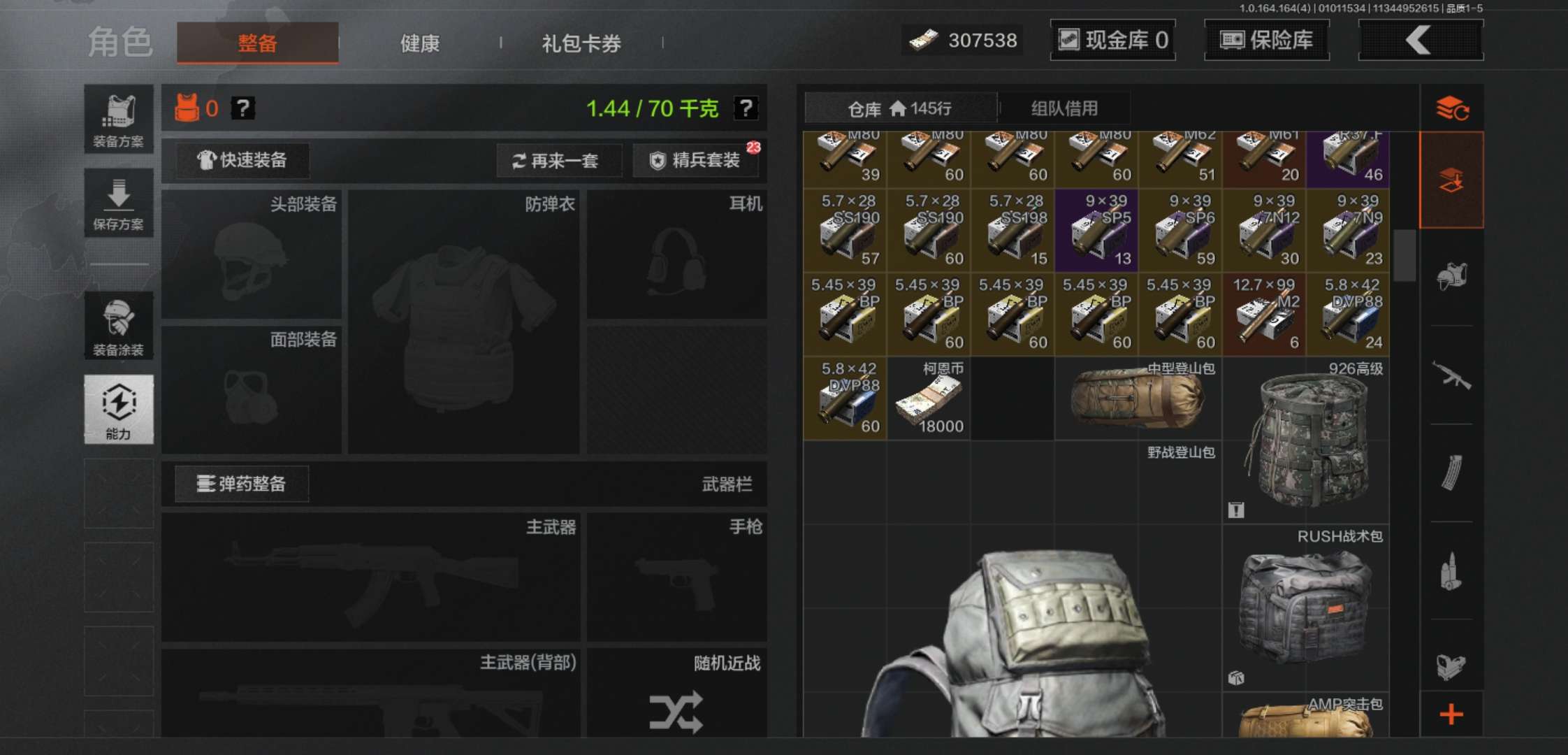Select the armor and helmet filter icon

[1452, 276]
